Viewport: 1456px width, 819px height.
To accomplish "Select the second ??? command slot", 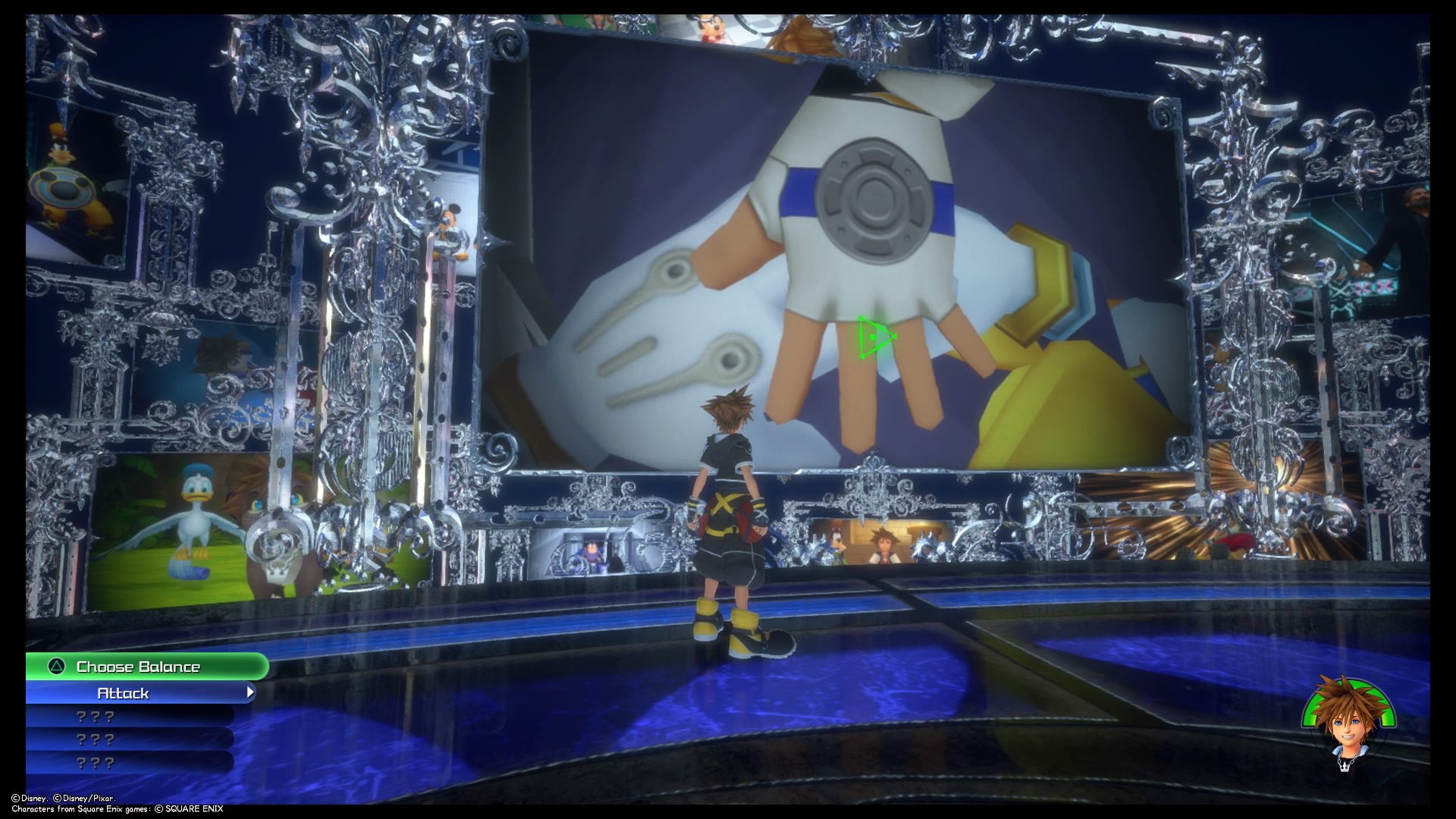I will [x=95, y=739].
